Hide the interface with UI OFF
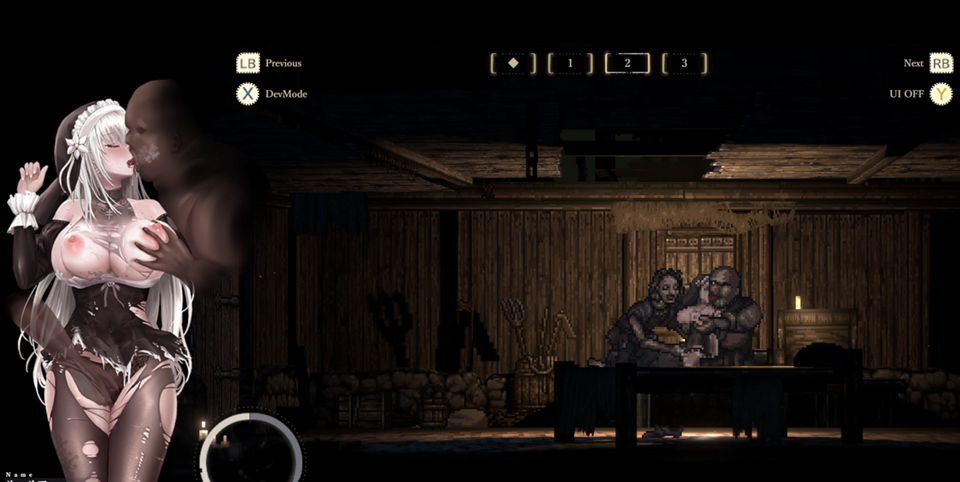This screenshot has height=482, width=960. click(x=906, y=94)
